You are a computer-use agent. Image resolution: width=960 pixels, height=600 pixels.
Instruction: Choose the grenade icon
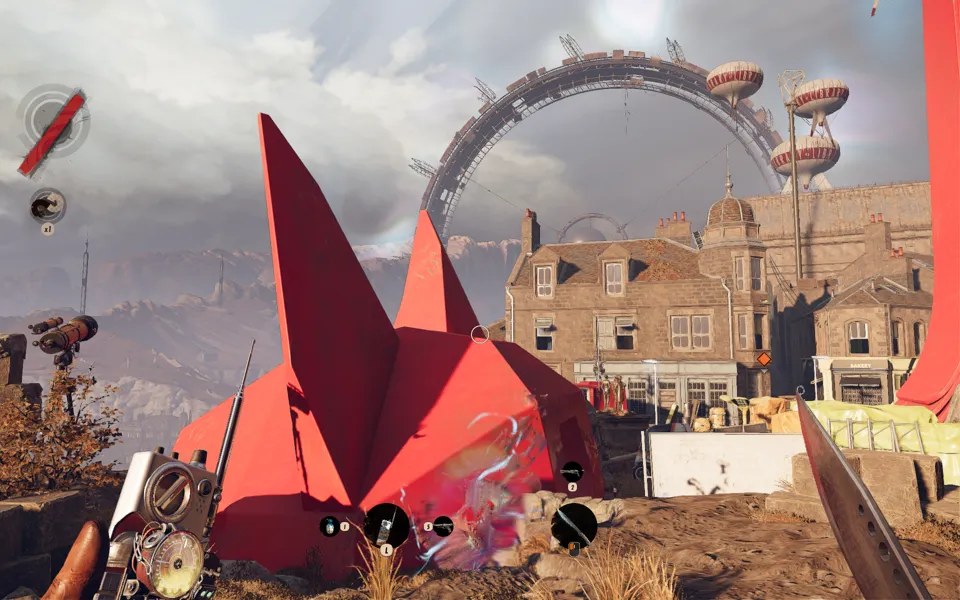point(329,525)
